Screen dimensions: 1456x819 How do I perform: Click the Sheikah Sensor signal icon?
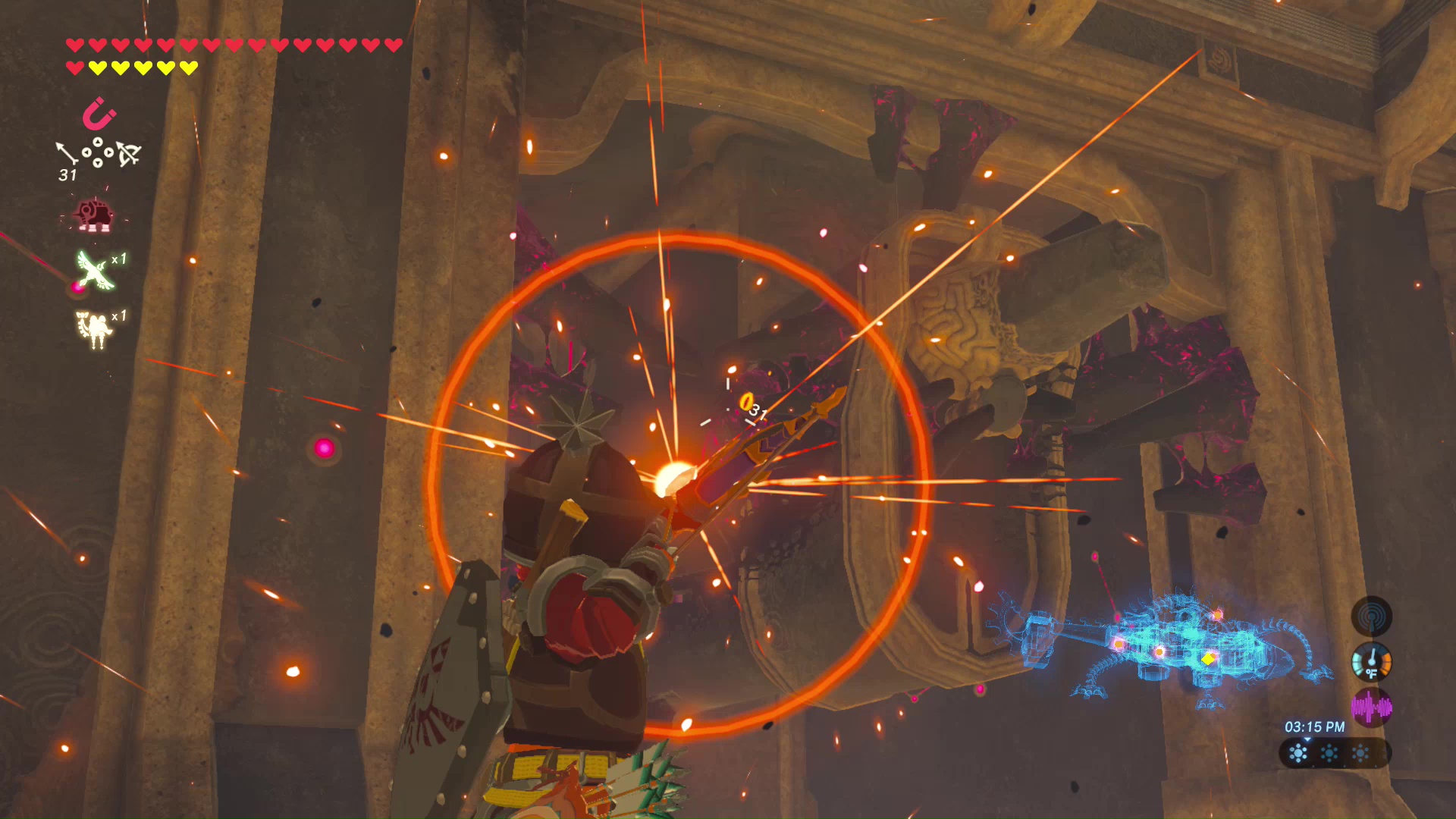[1371, 616]
